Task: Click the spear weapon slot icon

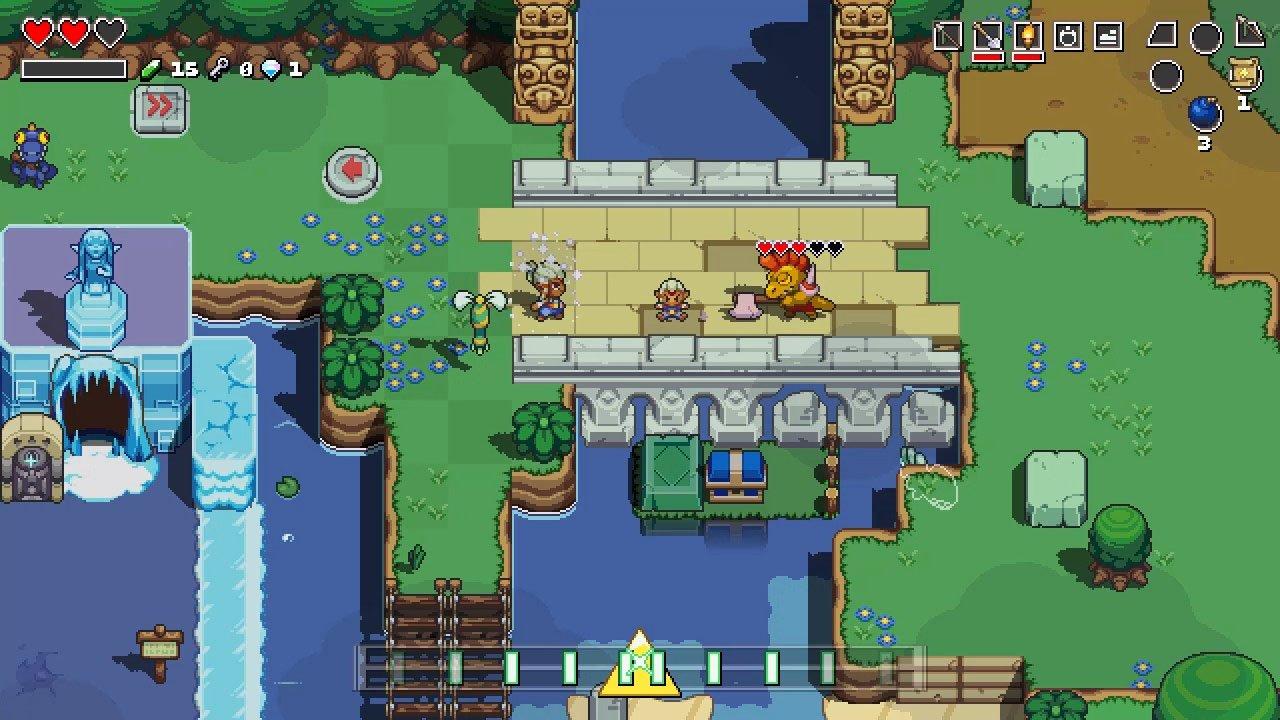Action: (x=947, y=33)
